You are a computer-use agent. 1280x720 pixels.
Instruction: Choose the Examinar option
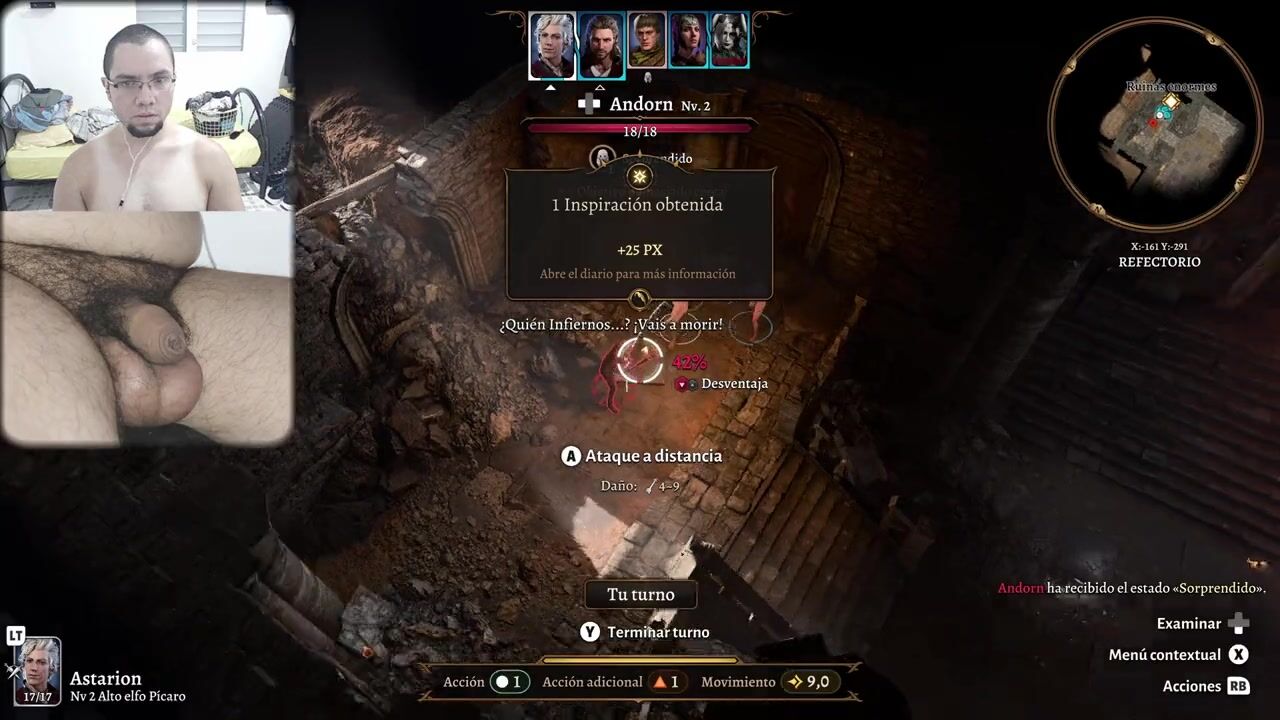[x=1189, y=624]
